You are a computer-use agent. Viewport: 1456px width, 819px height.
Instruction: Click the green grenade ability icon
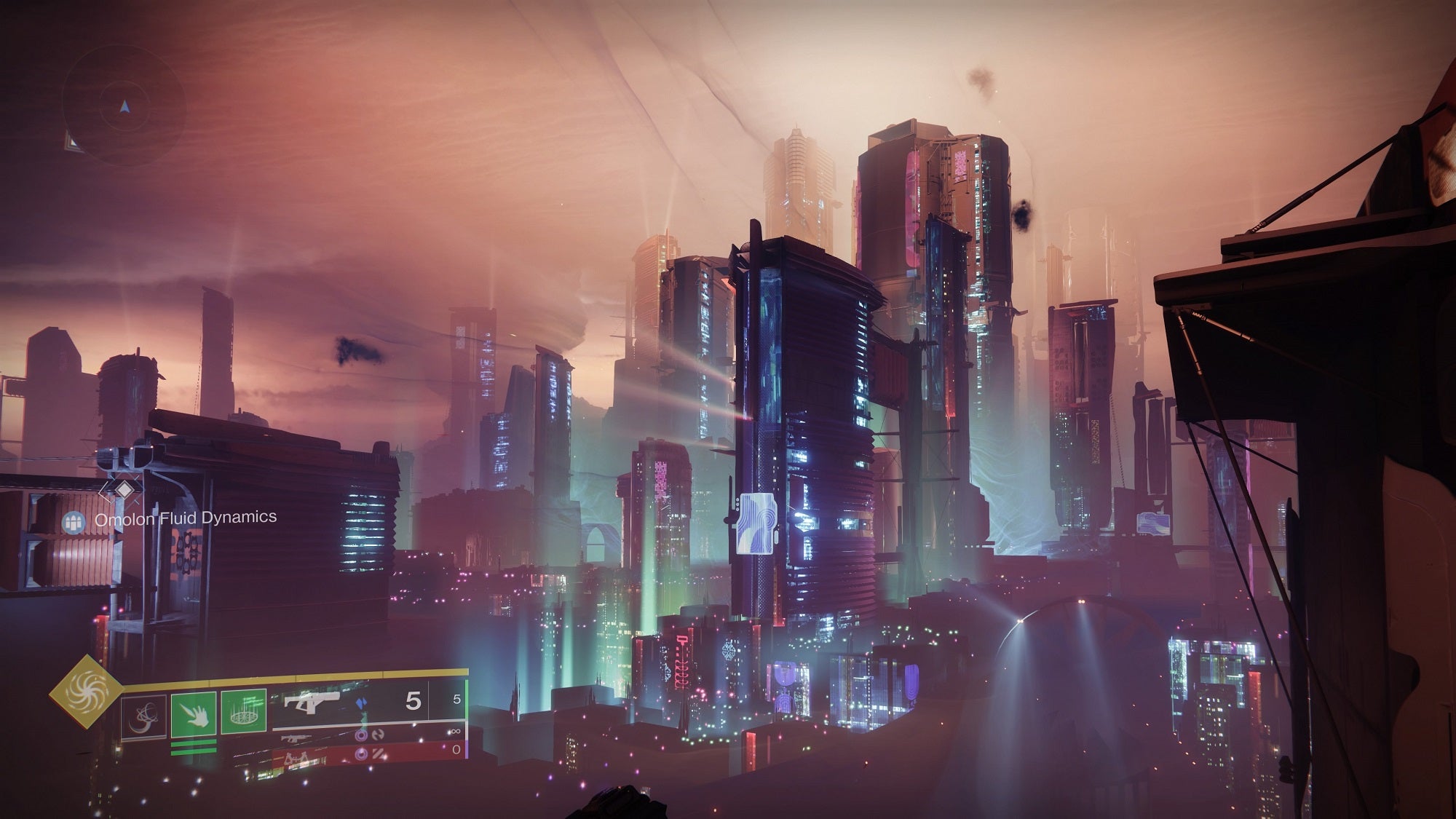click(x=245, y=710)
